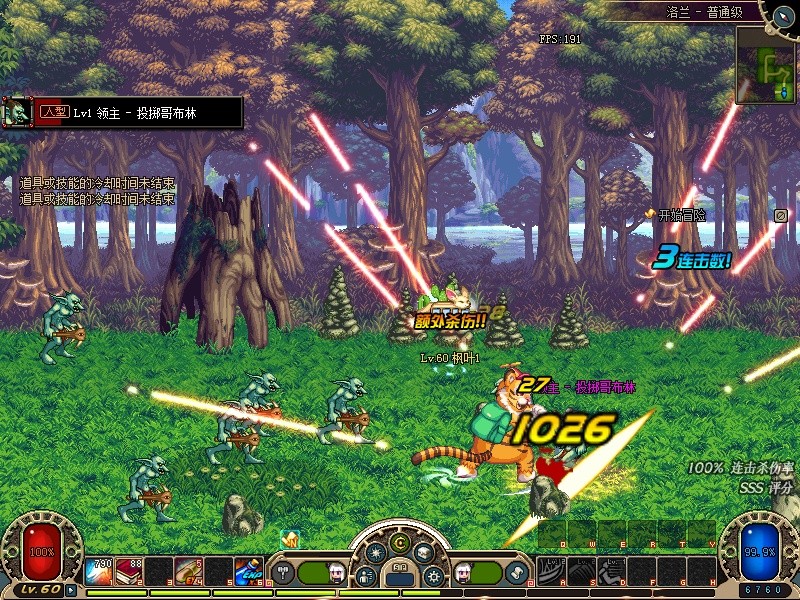Use the red book item in slot 2
The width and height of the screenshot is (800, 600).
coord(128,571)
